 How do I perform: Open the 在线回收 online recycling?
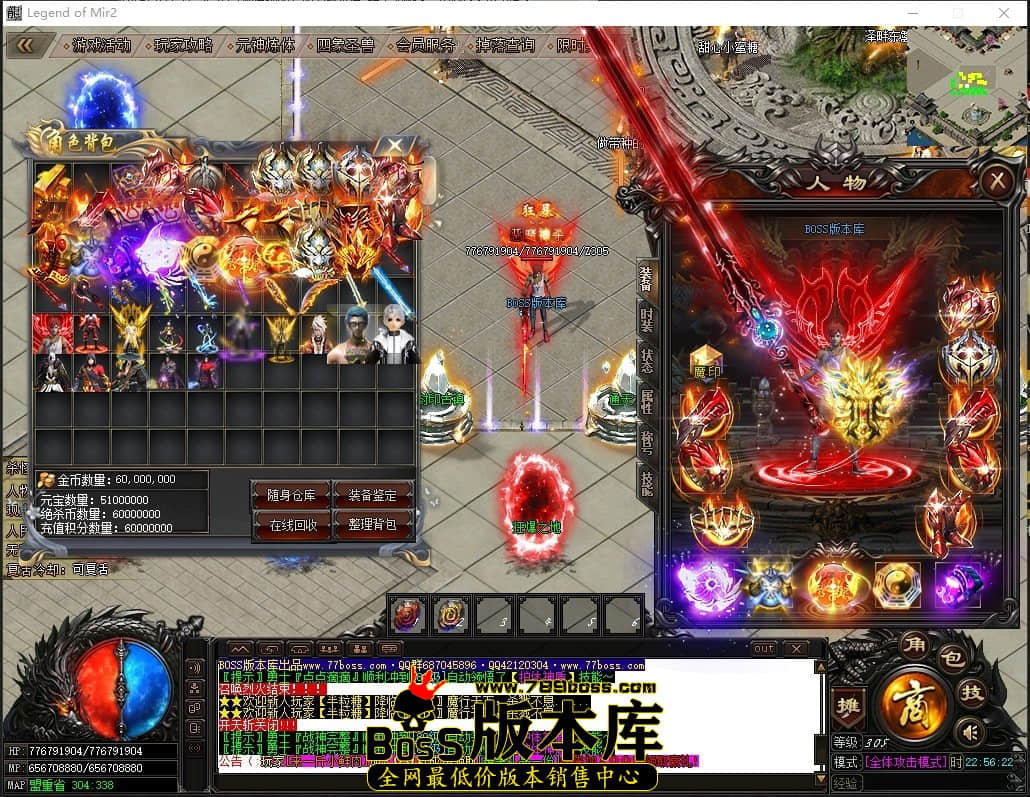point(291,524)
